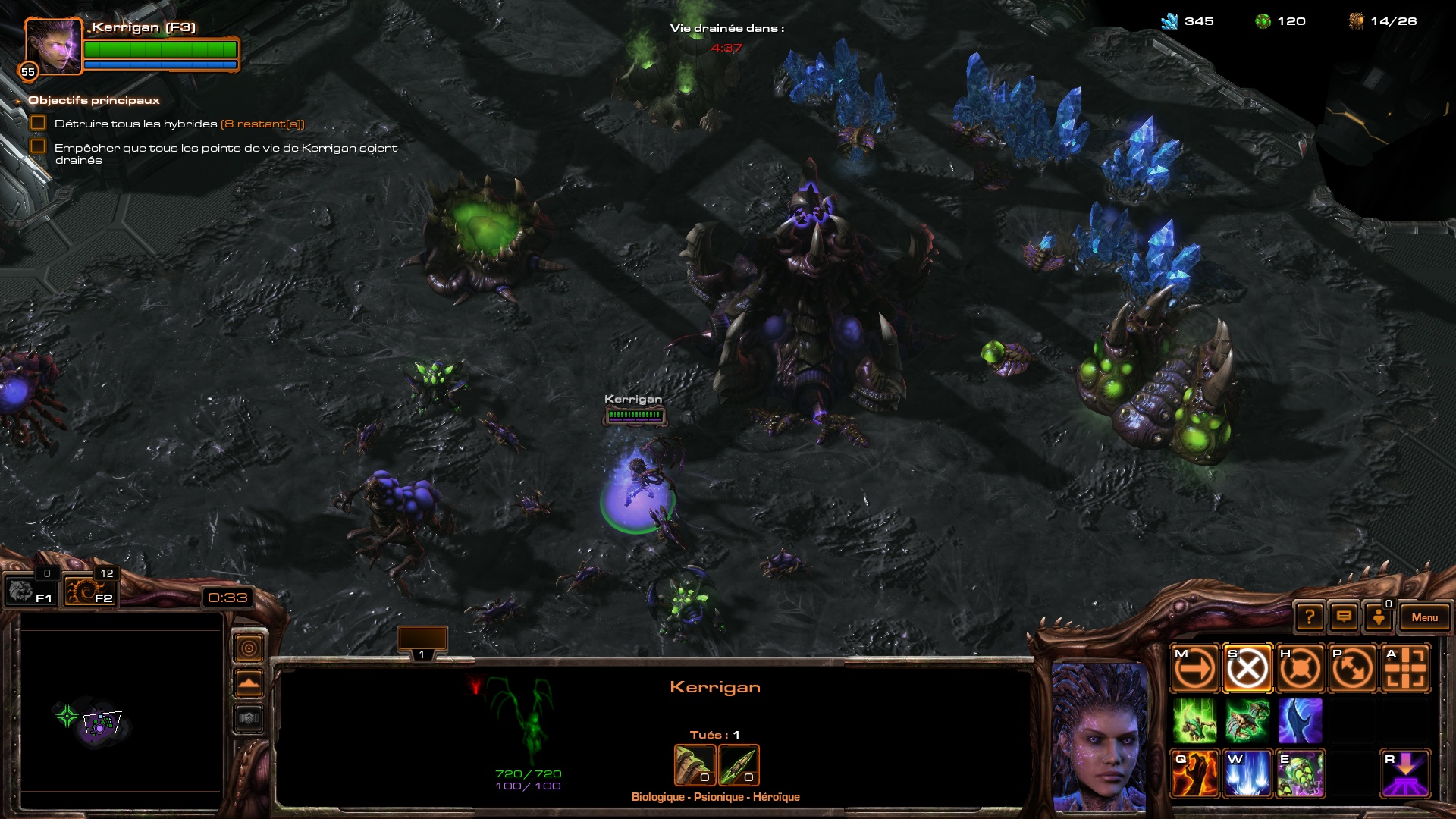Screen dimensions: 1456x819
Task: Toggle minimap terrain display
Action: point(249,684)
